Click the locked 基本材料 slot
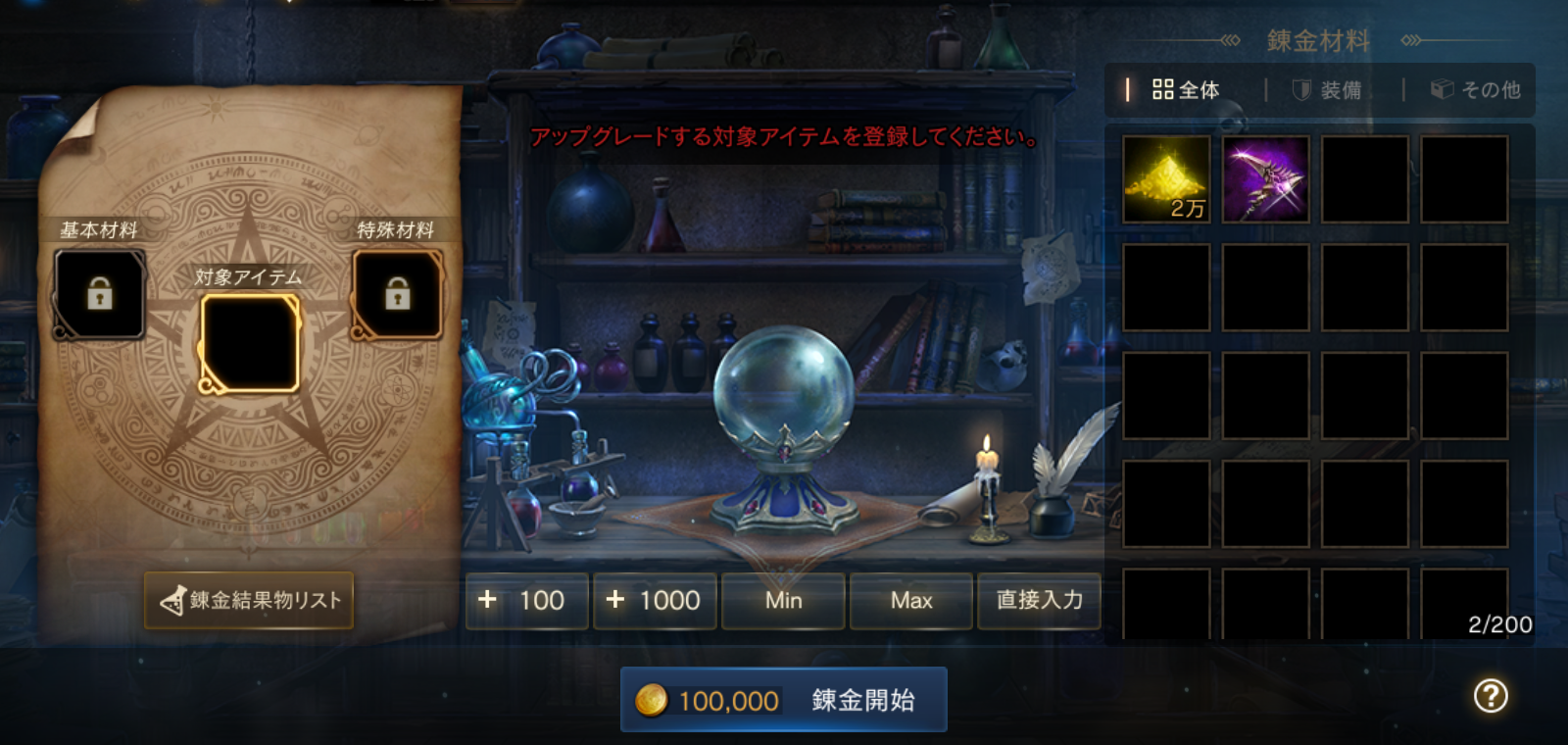Image resolution: width=1568 pixels, height=745 pixels. pyautogui.click(x=99, y=294)
